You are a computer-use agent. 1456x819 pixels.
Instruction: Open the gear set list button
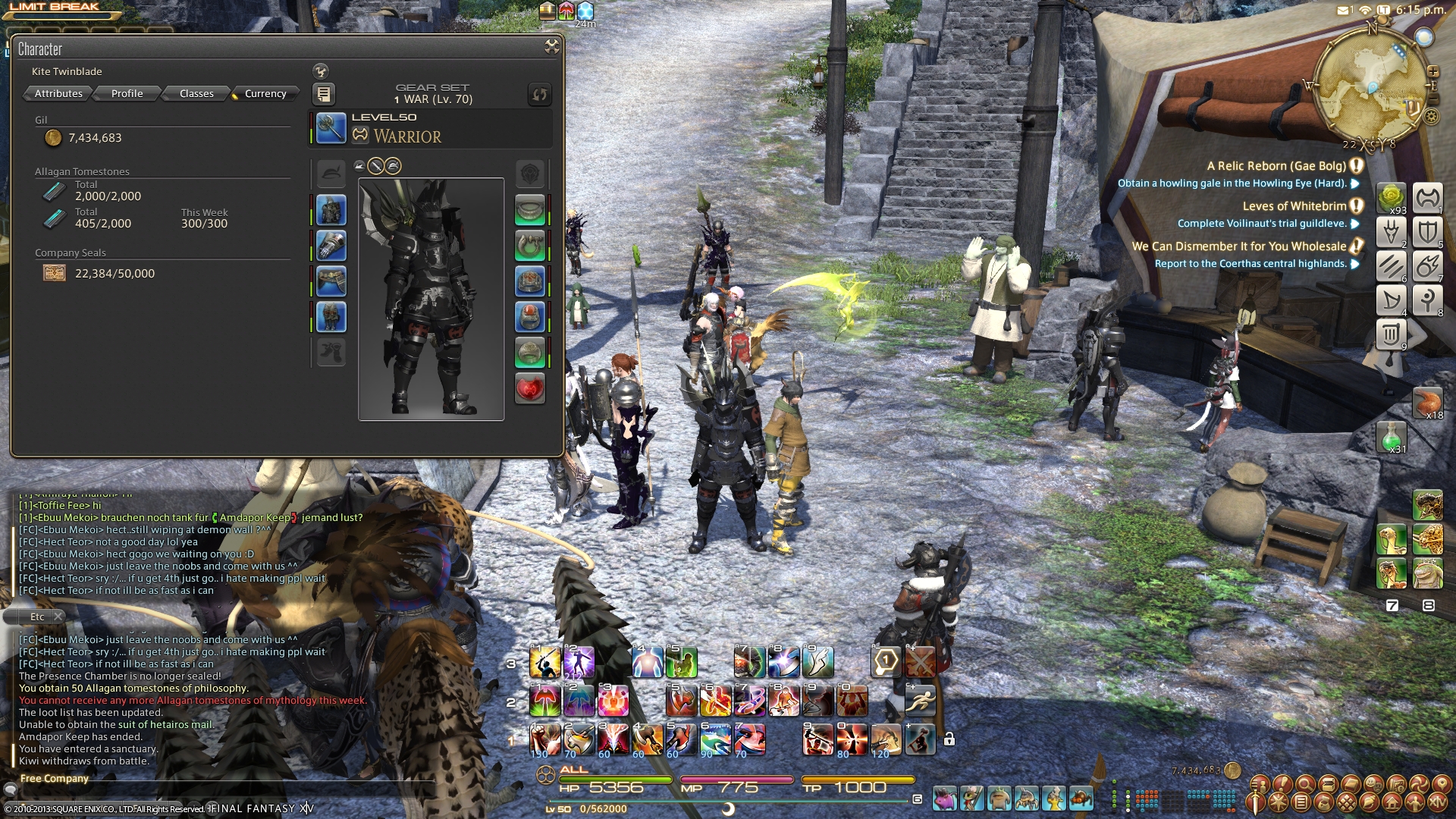coord(324,94)
